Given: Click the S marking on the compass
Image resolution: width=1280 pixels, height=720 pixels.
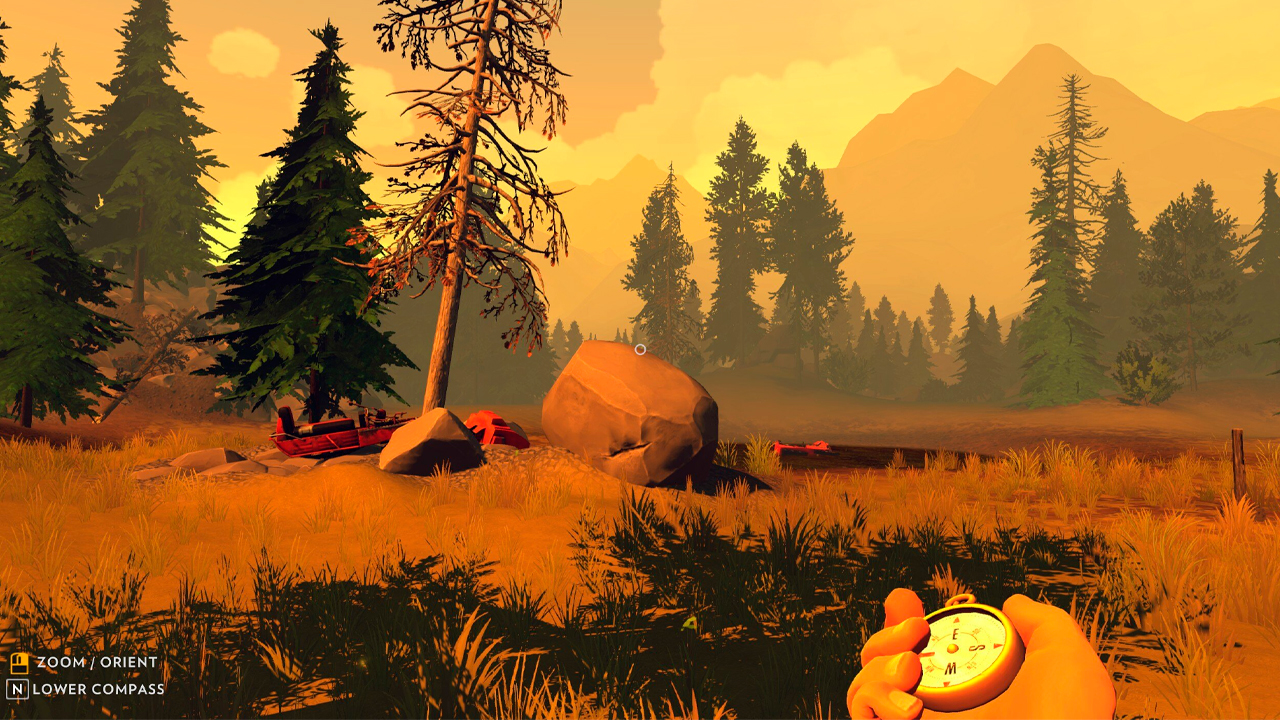Looking at the screenshot, I should pyautogui.click(x=976, y=647).
